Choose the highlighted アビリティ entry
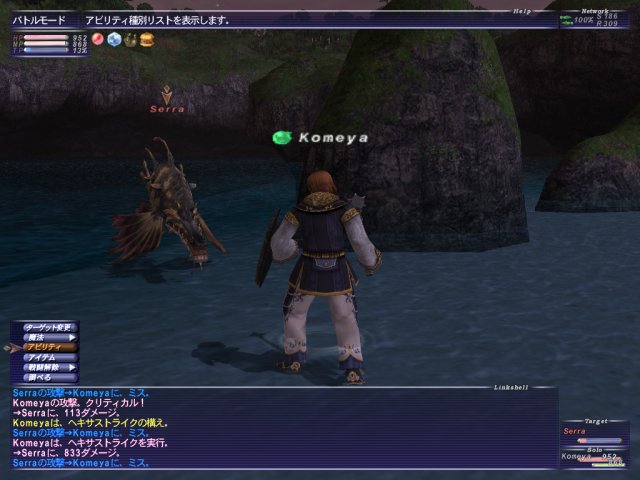This screenshot has height=480, width=640. 44,347
